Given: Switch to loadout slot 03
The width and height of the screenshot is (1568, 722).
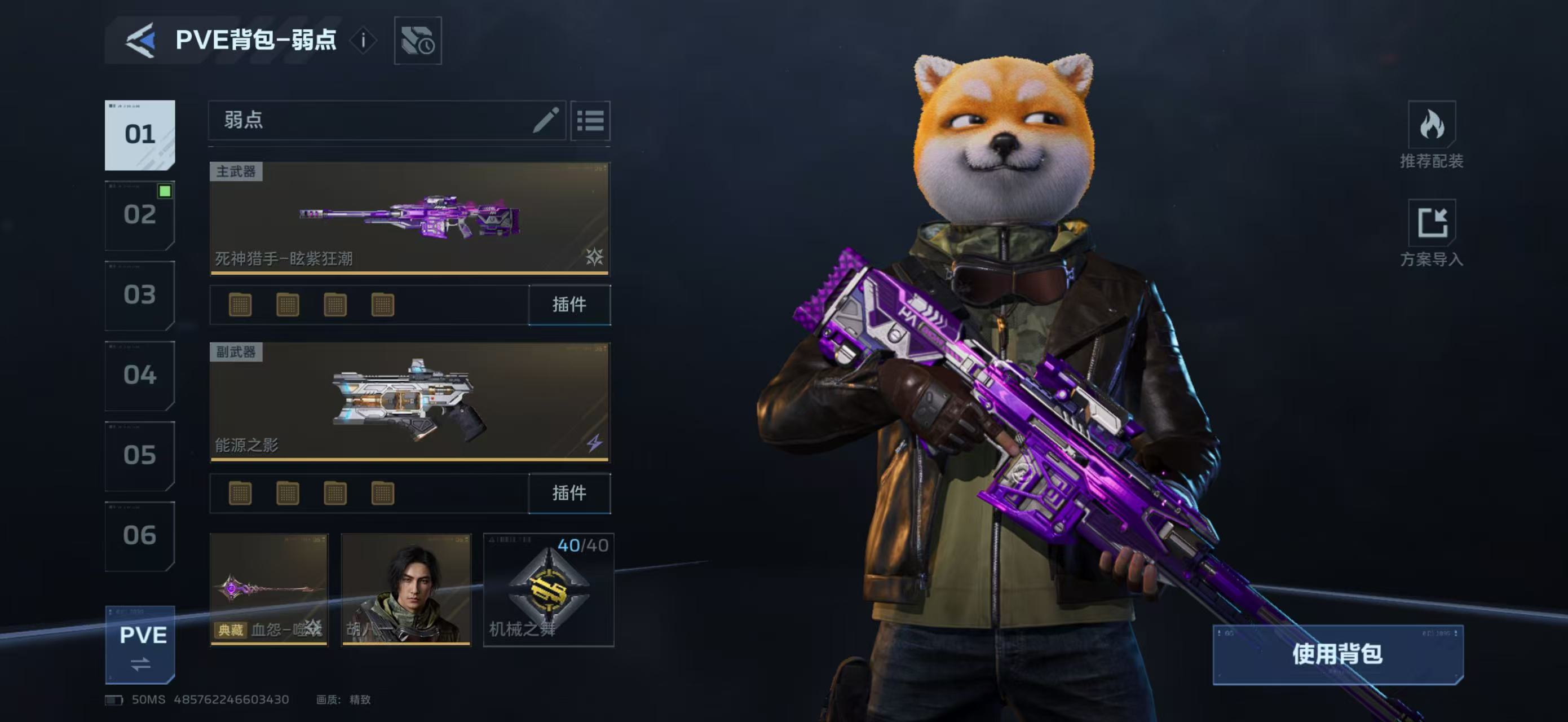Looking at the screenshot, I should pos(139,295).
